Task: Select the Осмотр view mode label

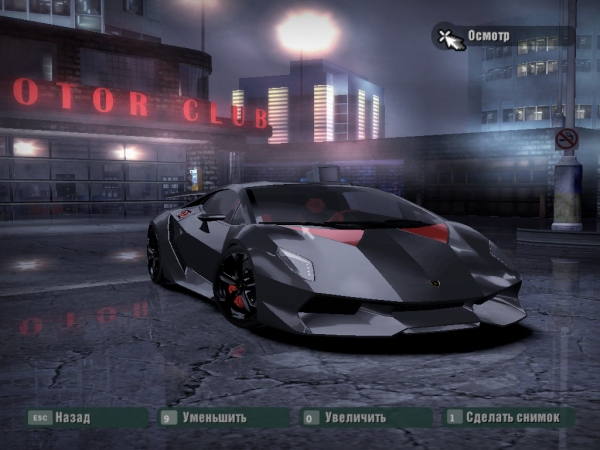Action: tap(490, 36)
